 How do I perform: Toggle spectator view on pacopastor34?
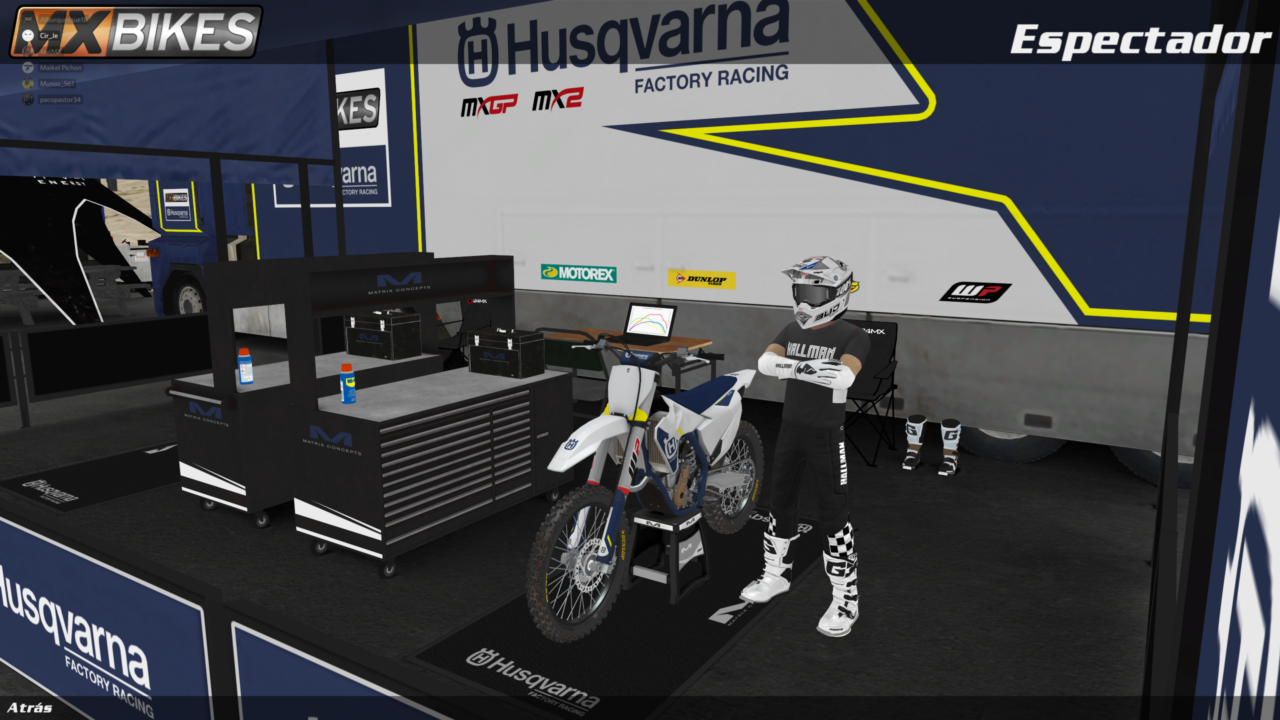[x=60, y=99]
